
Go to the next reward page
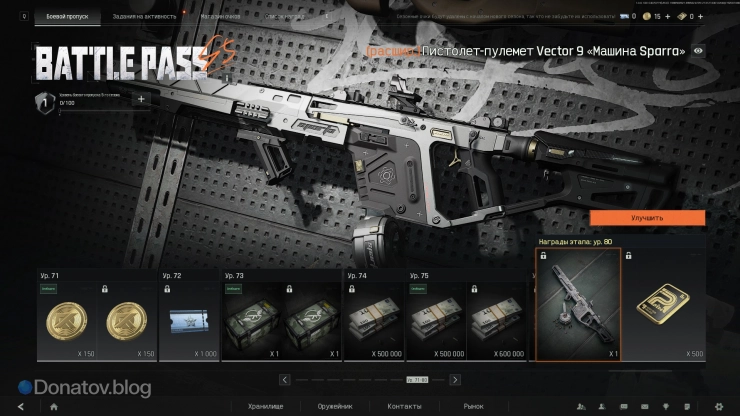456,380
